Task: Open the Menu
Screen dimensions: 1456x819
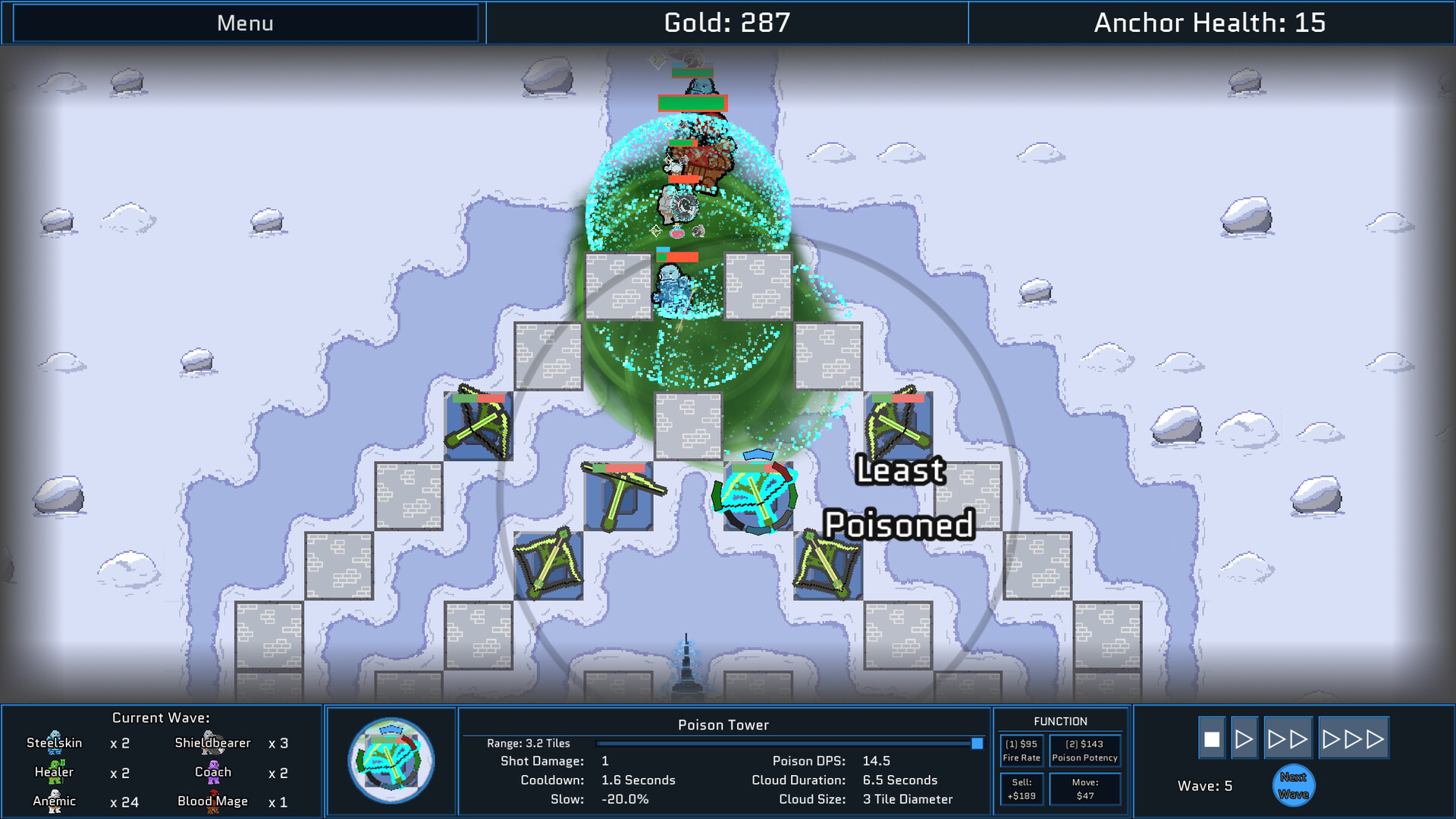Action: [x=244, y=23]
